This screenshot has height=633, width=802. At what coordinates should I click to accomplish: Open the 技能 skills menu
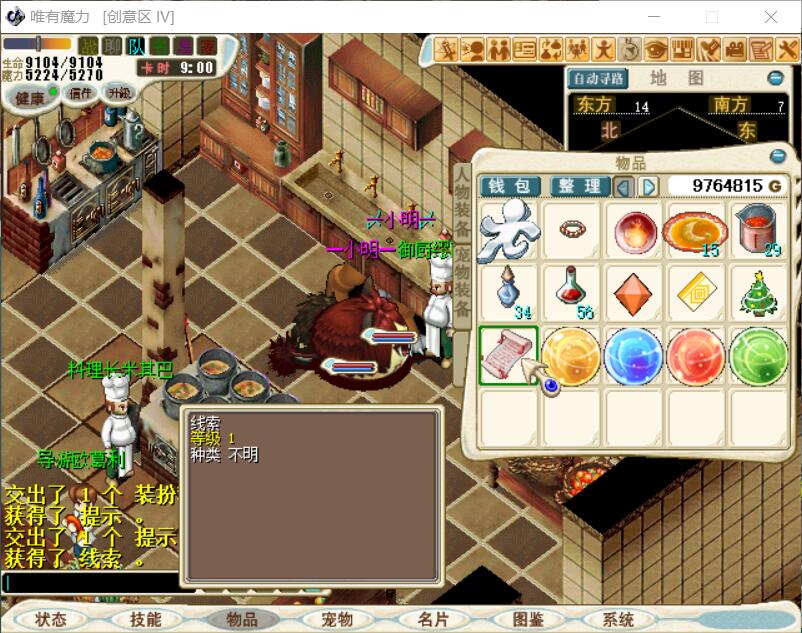click(x=146, y=620)
